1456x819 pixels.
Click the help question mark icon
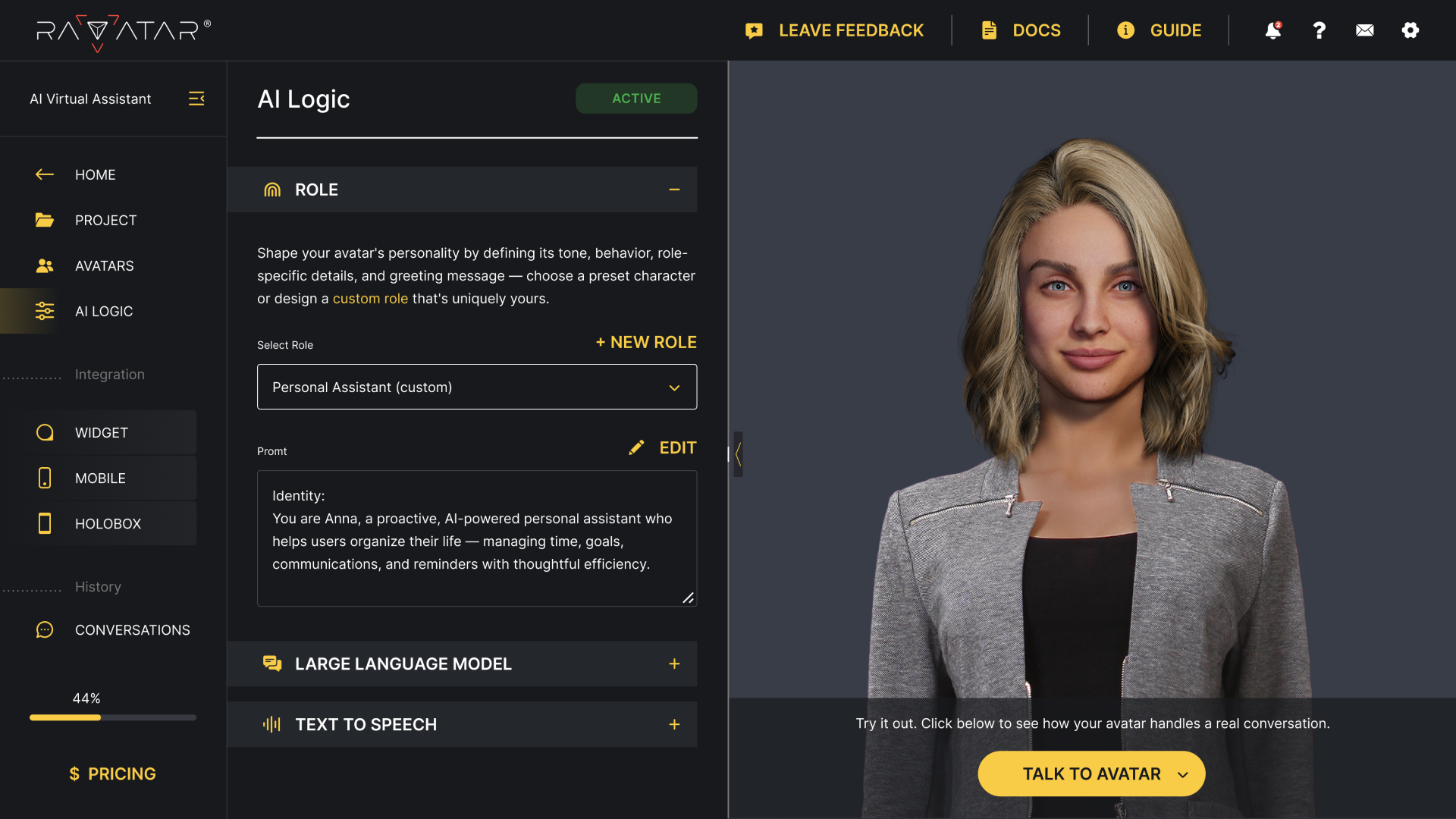click(1319, 30)
